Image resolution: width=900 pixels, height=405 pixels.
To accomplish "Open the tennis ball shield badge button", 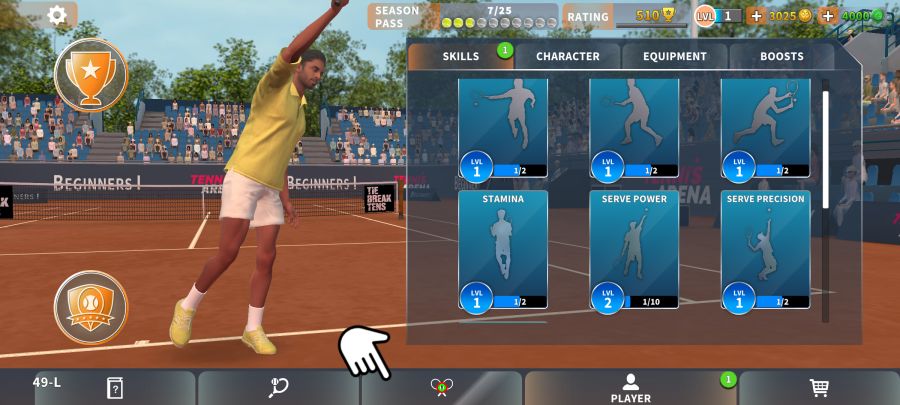I will click(x=90, y=307).
